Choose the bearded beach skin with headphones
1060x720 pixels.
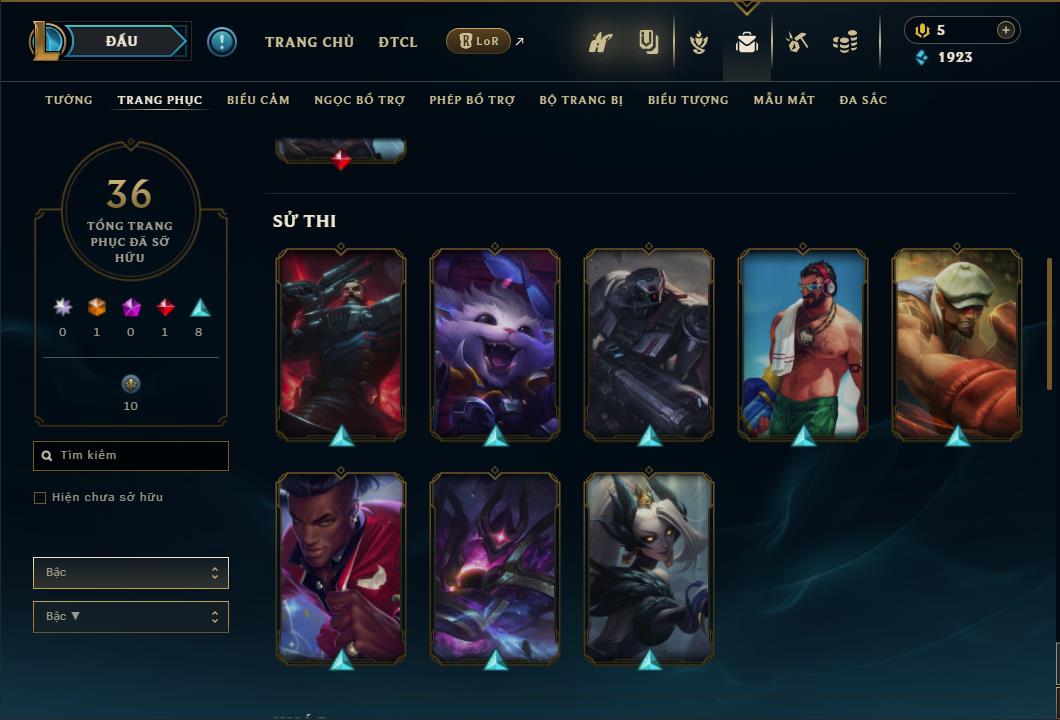[x=803, y=343]
